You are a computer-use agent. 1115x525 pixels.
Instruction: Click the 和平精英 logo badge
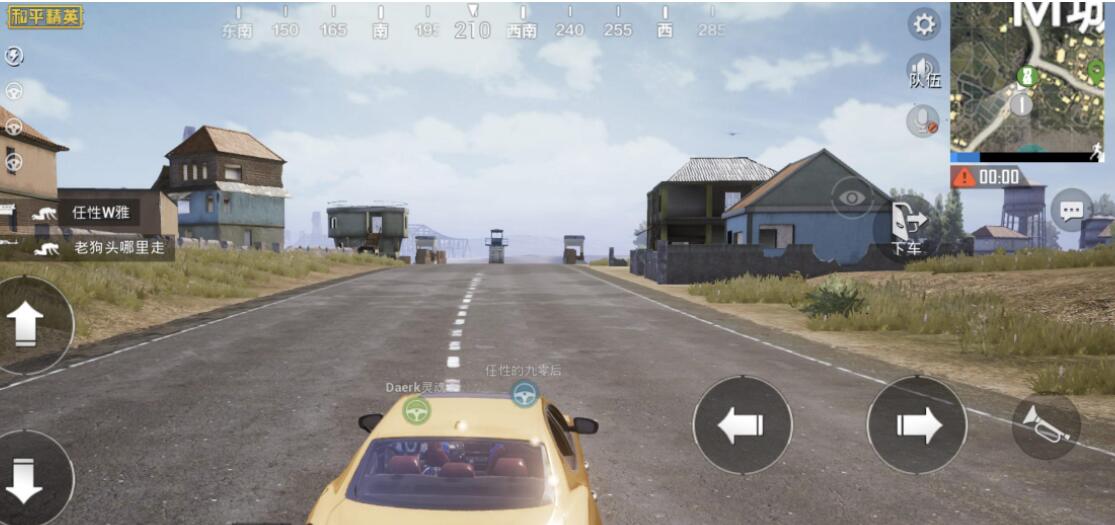tap(46, 16)
